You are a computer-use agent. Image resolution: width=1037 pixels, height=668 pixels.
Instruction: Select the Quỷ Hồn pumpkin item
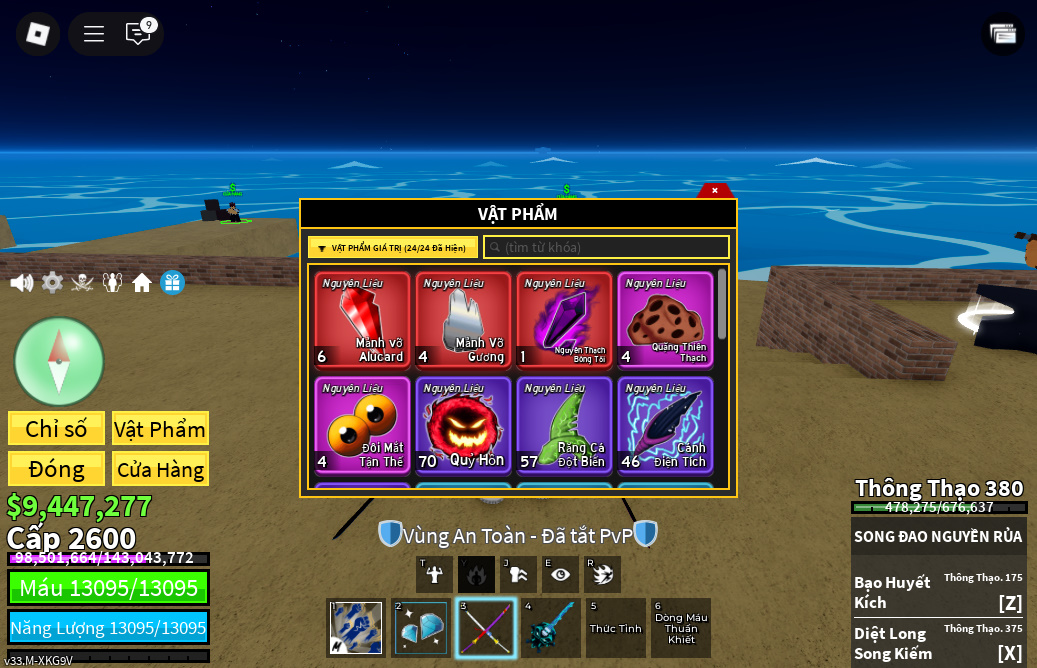[463, 424]
